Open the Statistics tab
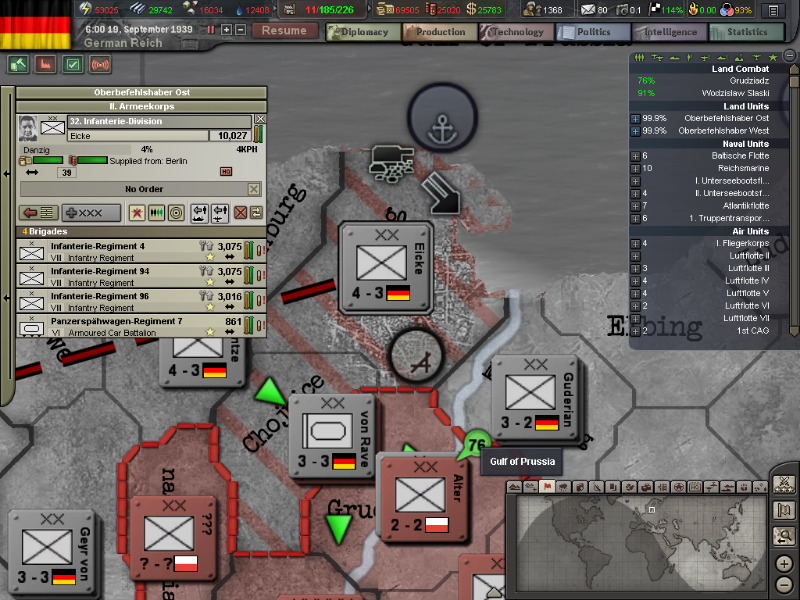This screenshot has height=600, width=800. pyautogui.click(x=745, y=32)
